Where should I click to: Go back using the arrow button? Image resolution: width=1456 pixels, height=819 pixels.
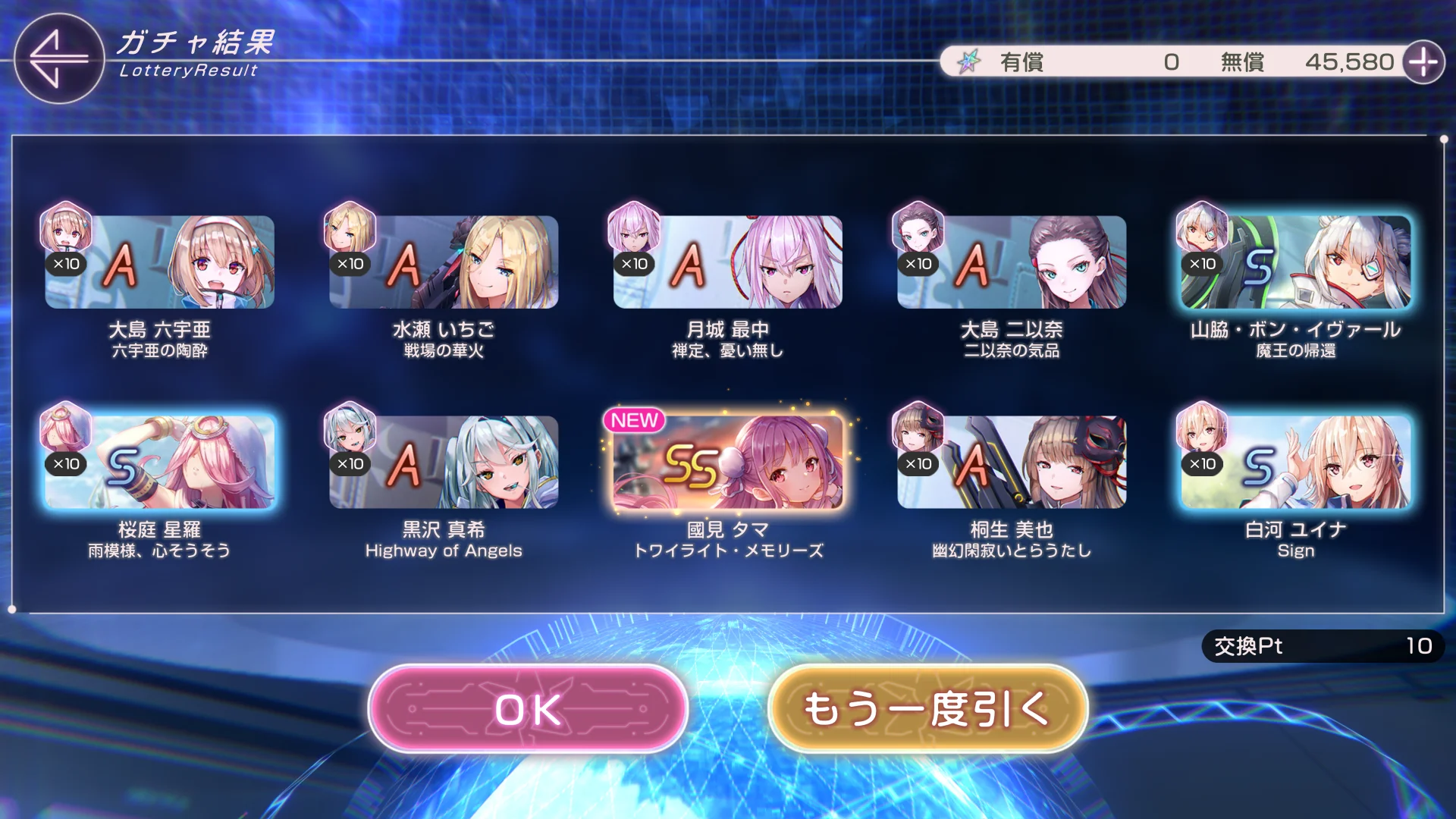59,58
